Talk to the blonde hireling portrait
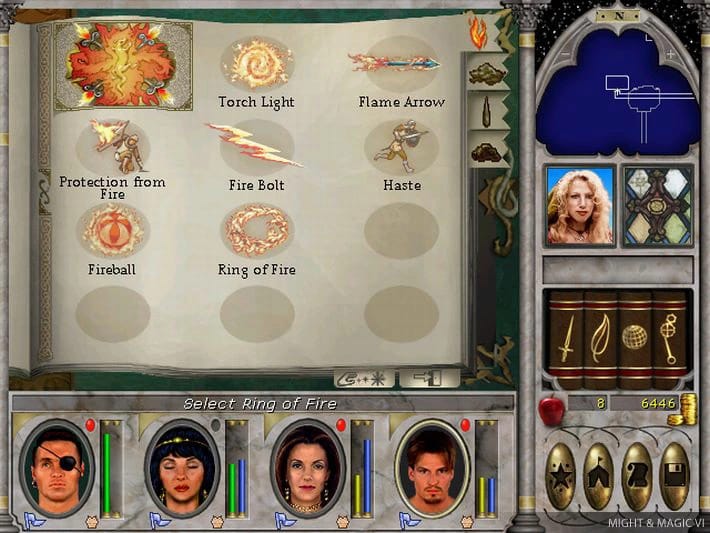The width and height of the screenshot is (710, 533). (580, 205)
